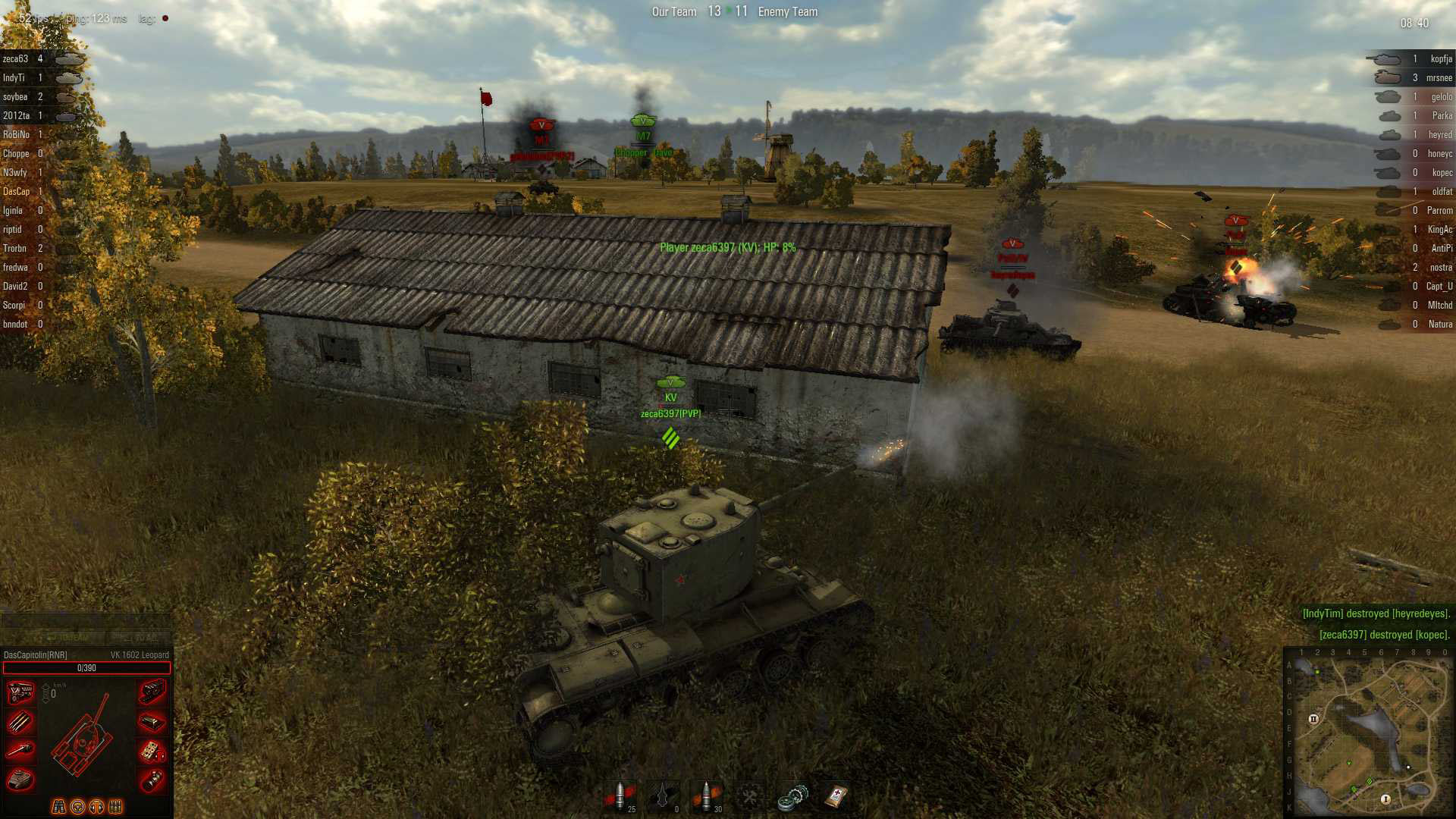Viewport: 1456px width, 819px height.
Task: Select the damaged tracks module icon
Action: 152,692
